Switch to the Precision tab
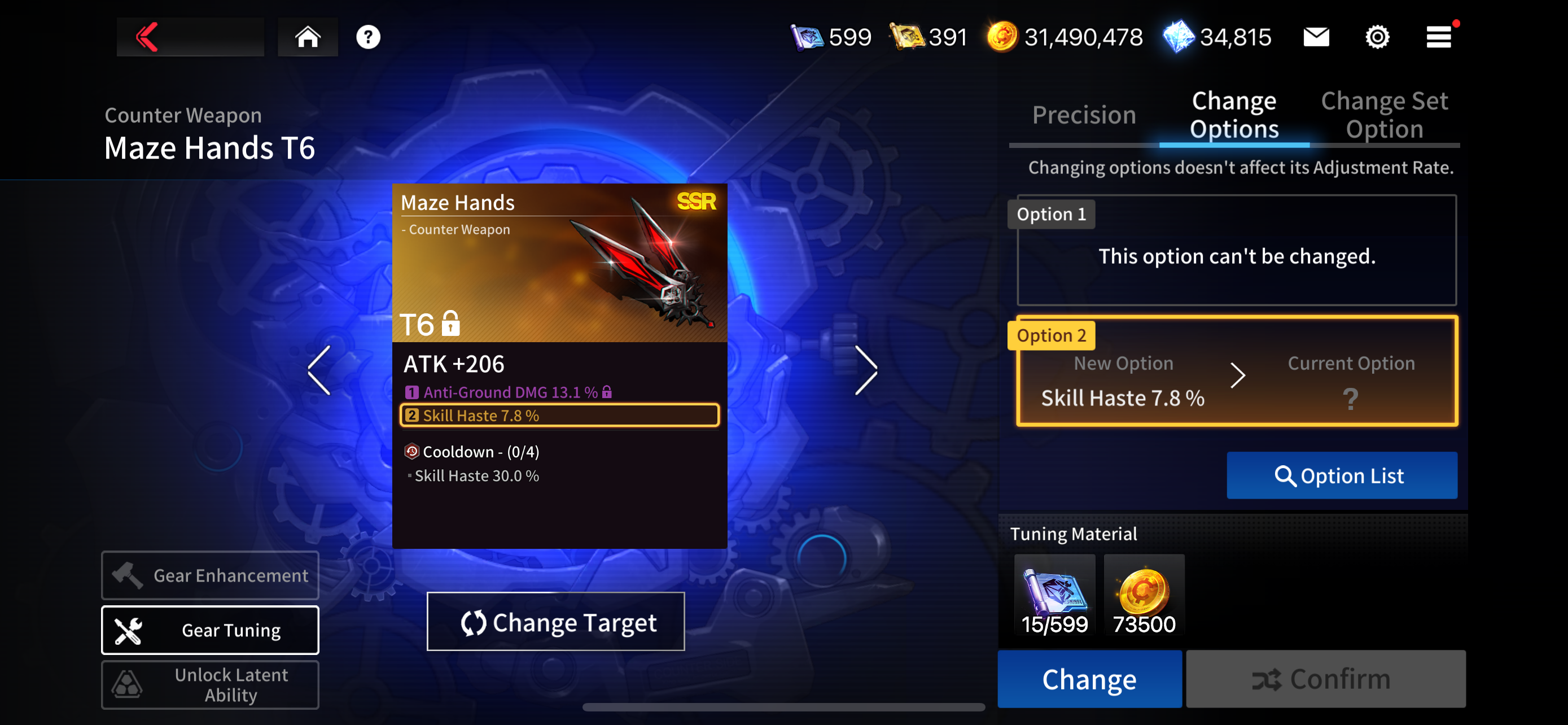 coord(1084,115)
